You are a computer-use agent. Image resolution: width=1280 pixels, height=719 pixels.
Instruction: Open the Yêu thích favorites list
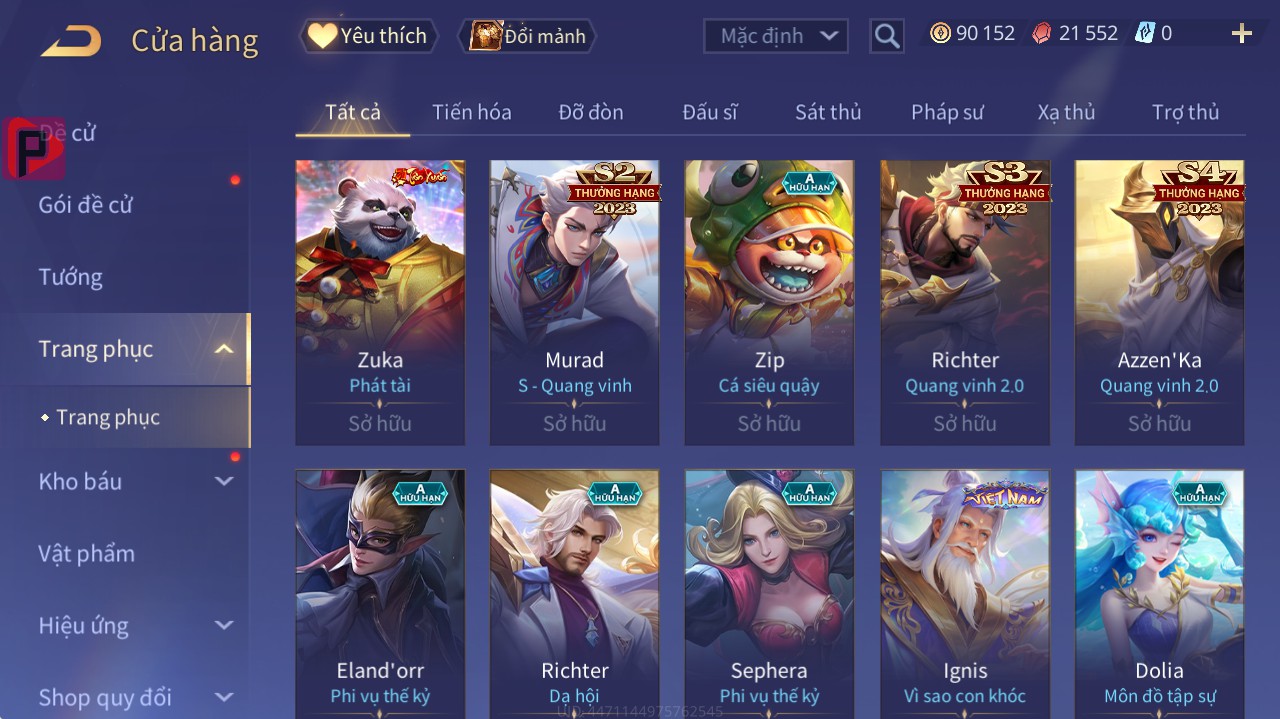[369, 36]
